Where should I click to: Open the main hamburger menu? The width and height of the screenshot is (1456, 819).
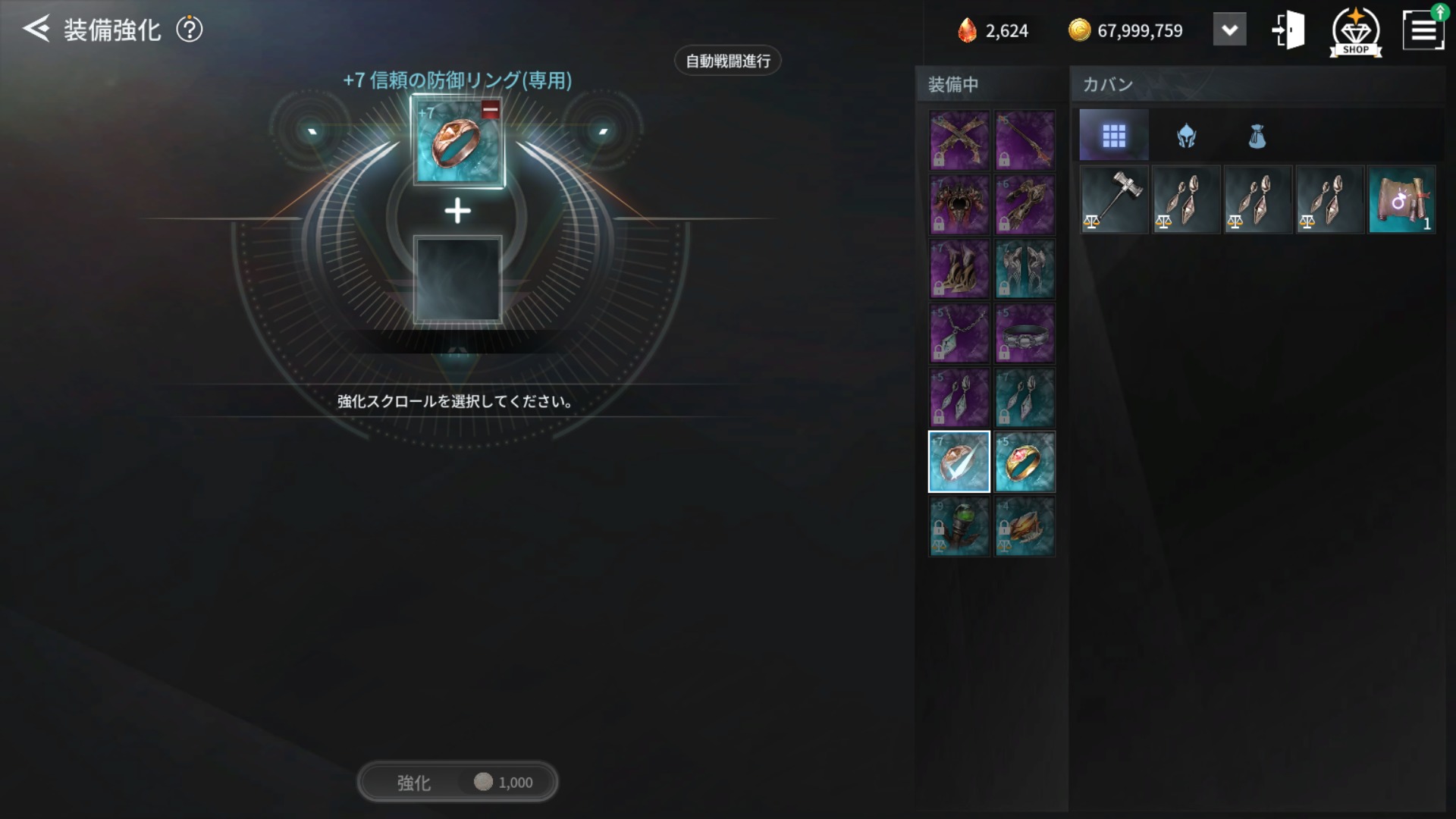click(x=1424, y=29)
